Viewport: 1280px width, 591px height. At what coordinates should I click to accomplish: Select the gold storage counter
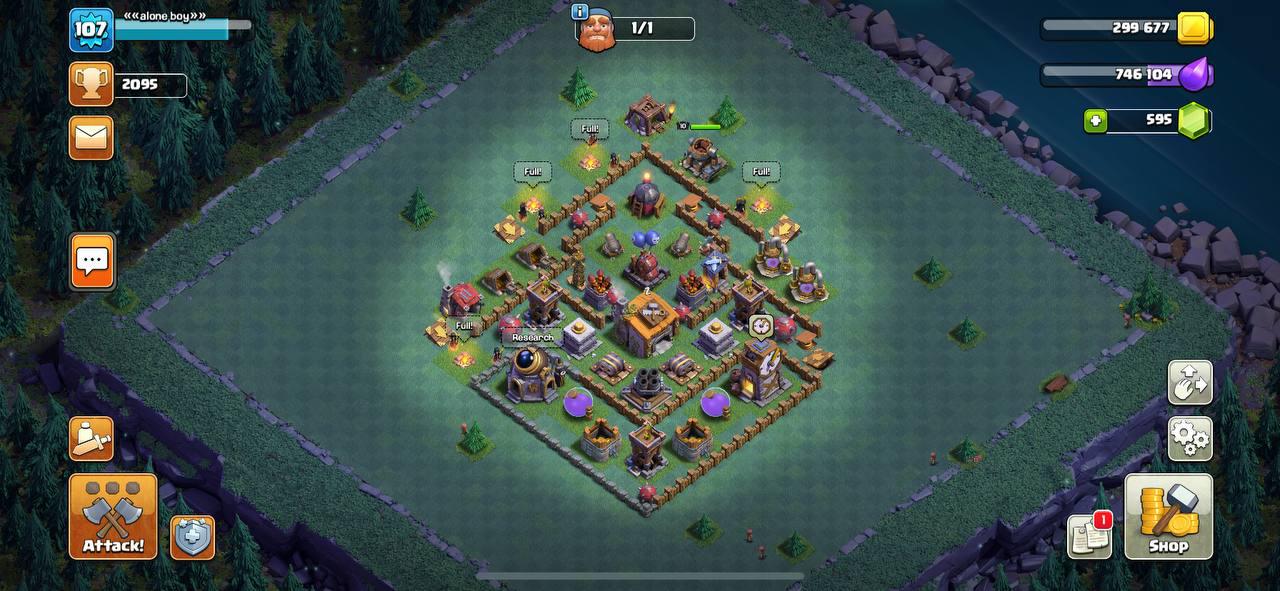point(1127,28)
